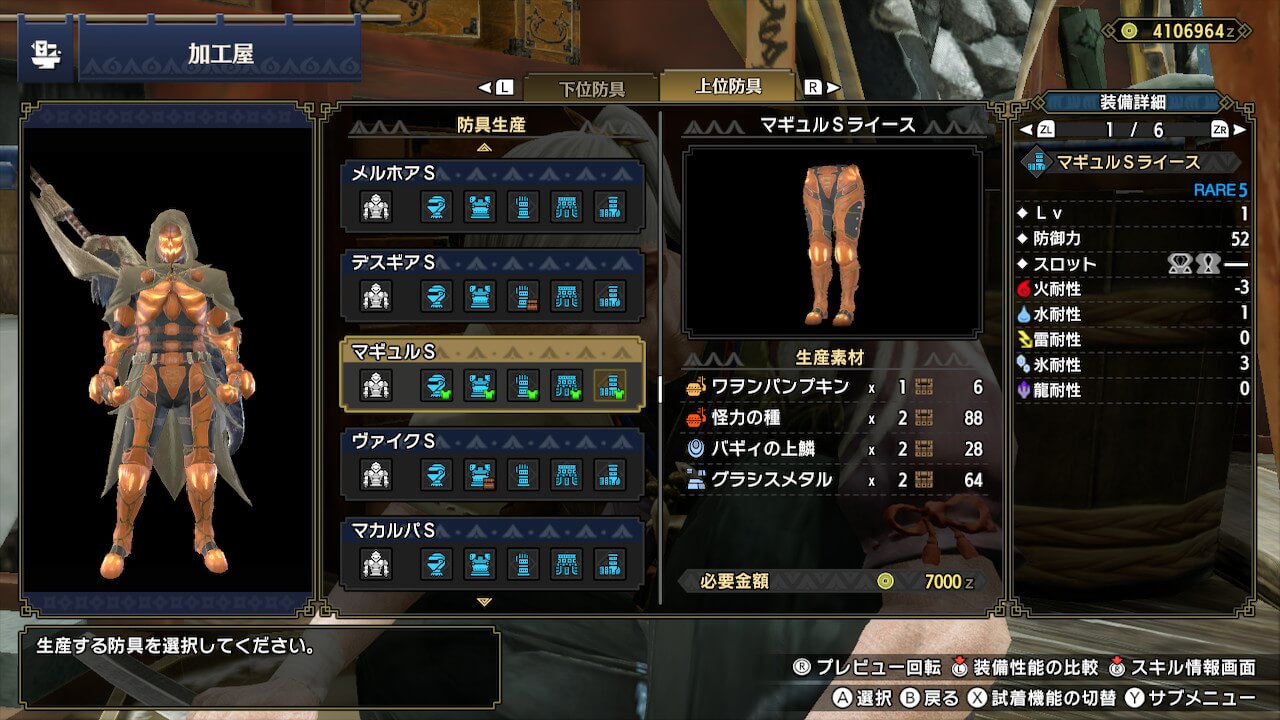This screenshot has width=1280, height=720.
Task: Select the ワランパンプキン material row
Action: coord(834,387)
